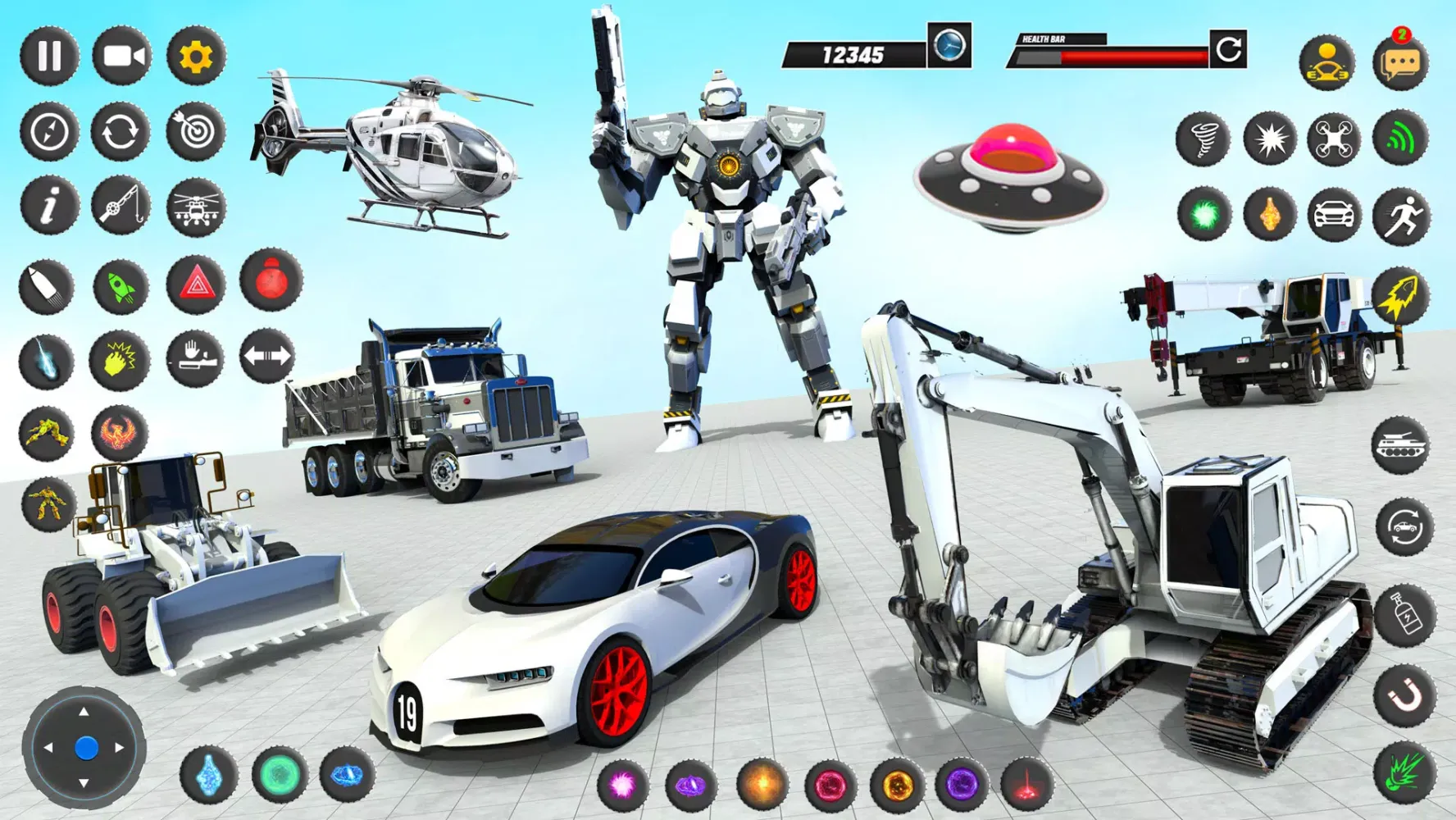Open the chat messages bubble
The image size is (1456, 820).
[x=1400, y=63]
